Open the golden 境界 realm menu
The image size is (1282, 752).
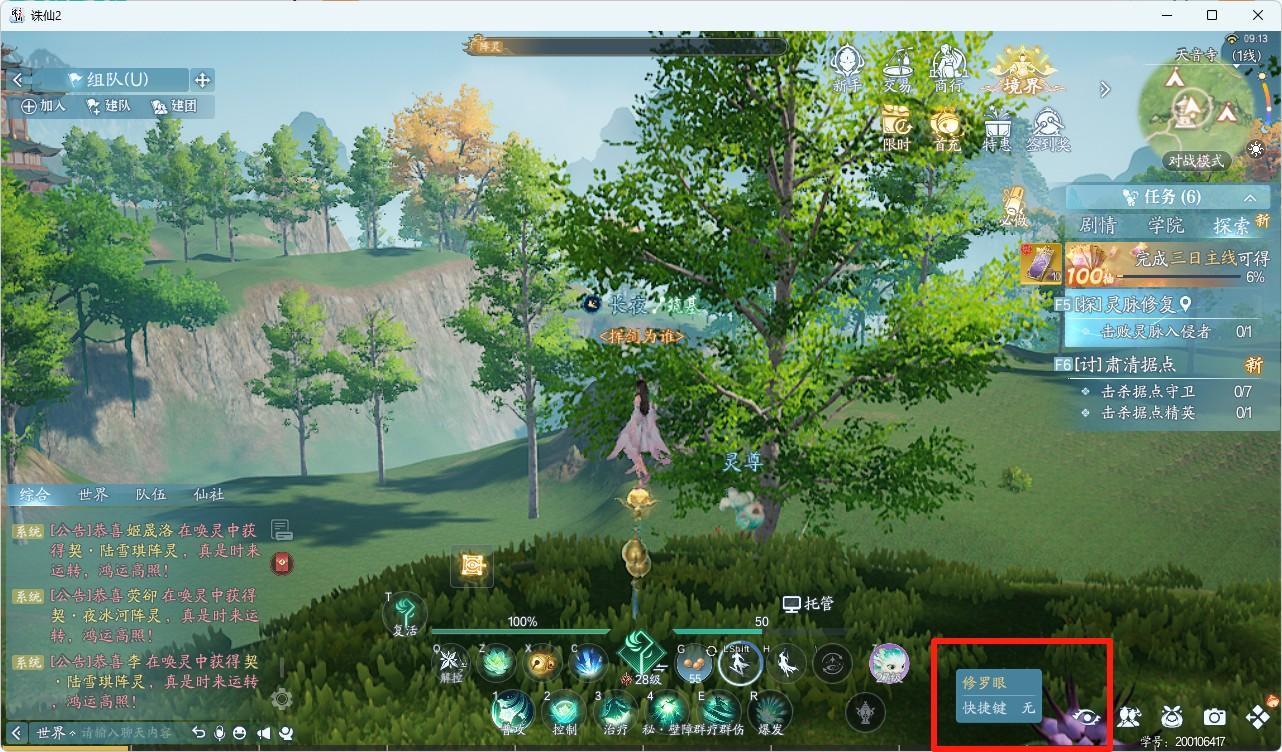coord(1021,70)
